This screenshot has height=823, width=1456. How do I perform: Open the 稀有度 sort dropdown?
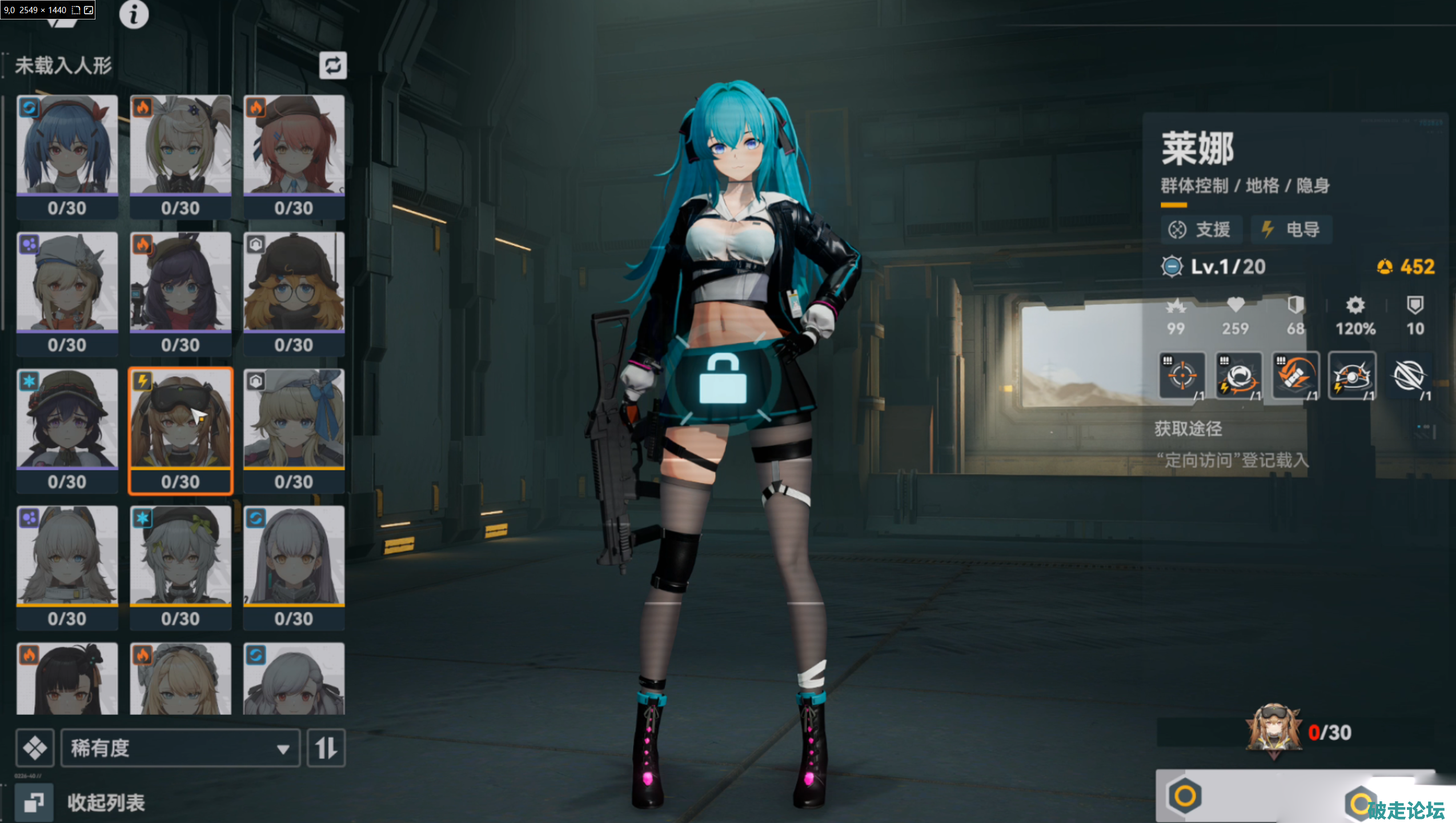[x=181, y=748]
